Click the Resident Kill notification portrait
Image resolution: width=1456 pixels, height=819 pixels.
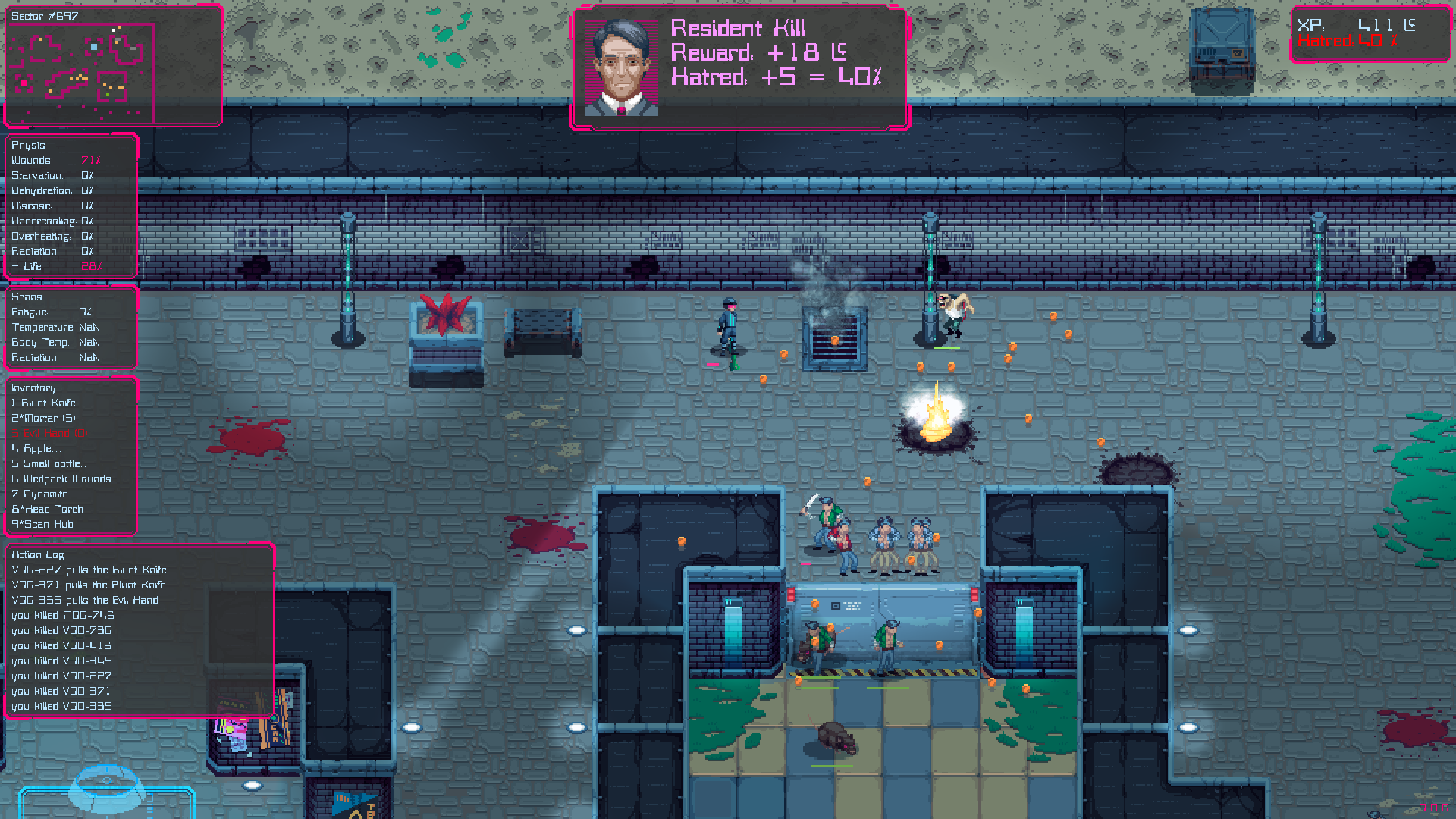622,68
